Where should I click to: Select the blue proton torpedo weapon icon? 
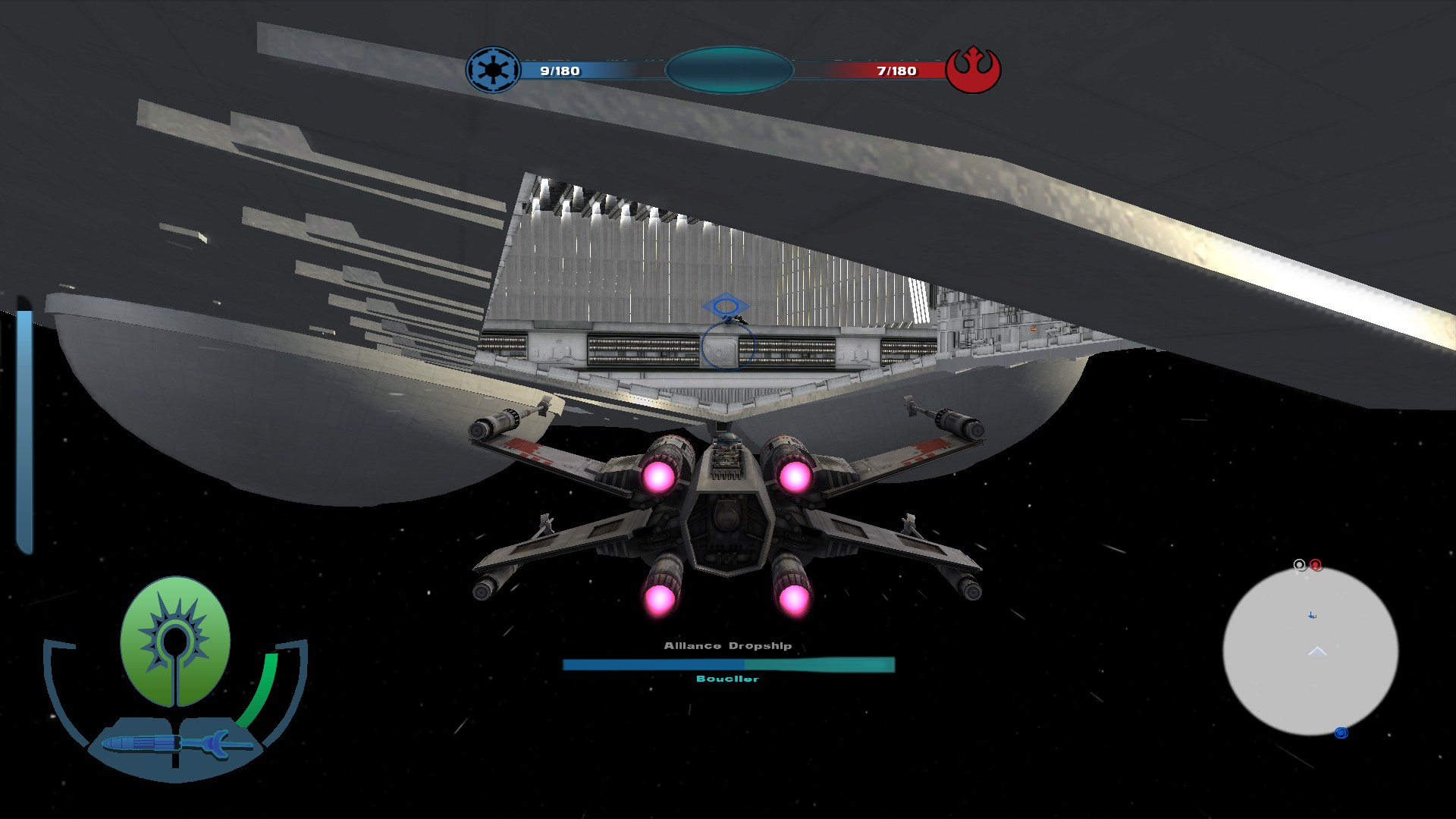click(x=176, y=744)
